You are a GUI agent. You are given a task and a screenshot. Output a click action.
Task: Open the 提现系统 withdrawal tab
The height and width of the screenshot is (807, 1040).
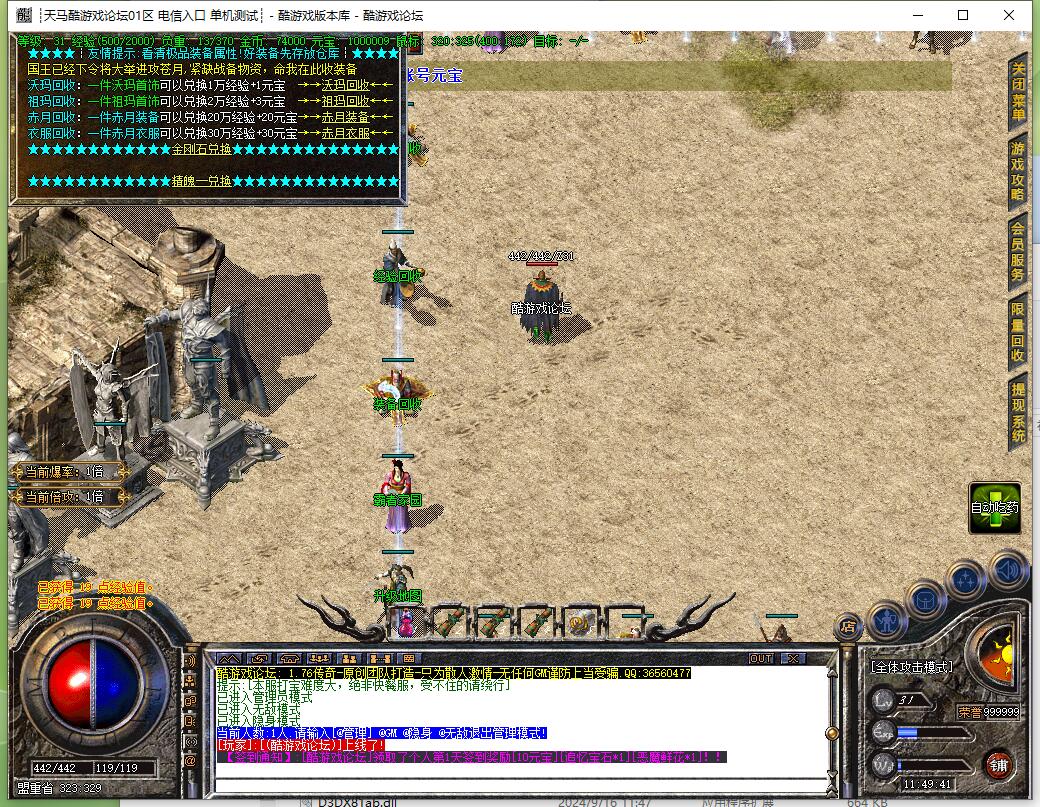coord(1018,412)
